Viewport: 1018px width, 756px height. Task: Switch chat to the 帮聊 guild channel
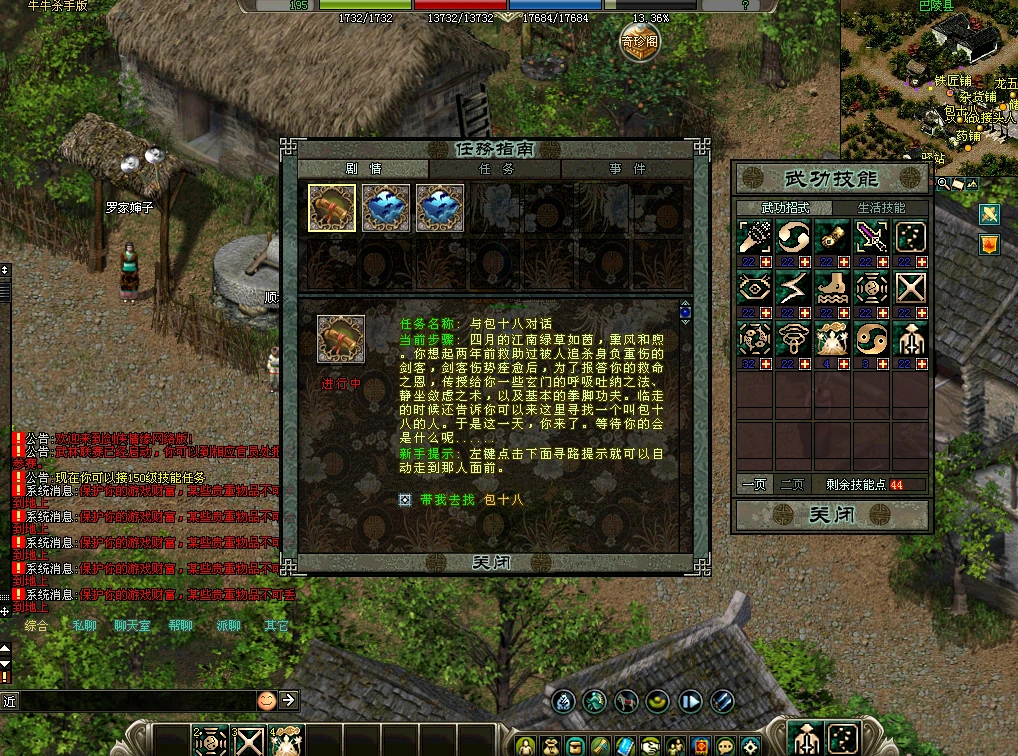(x=180, y=626)
